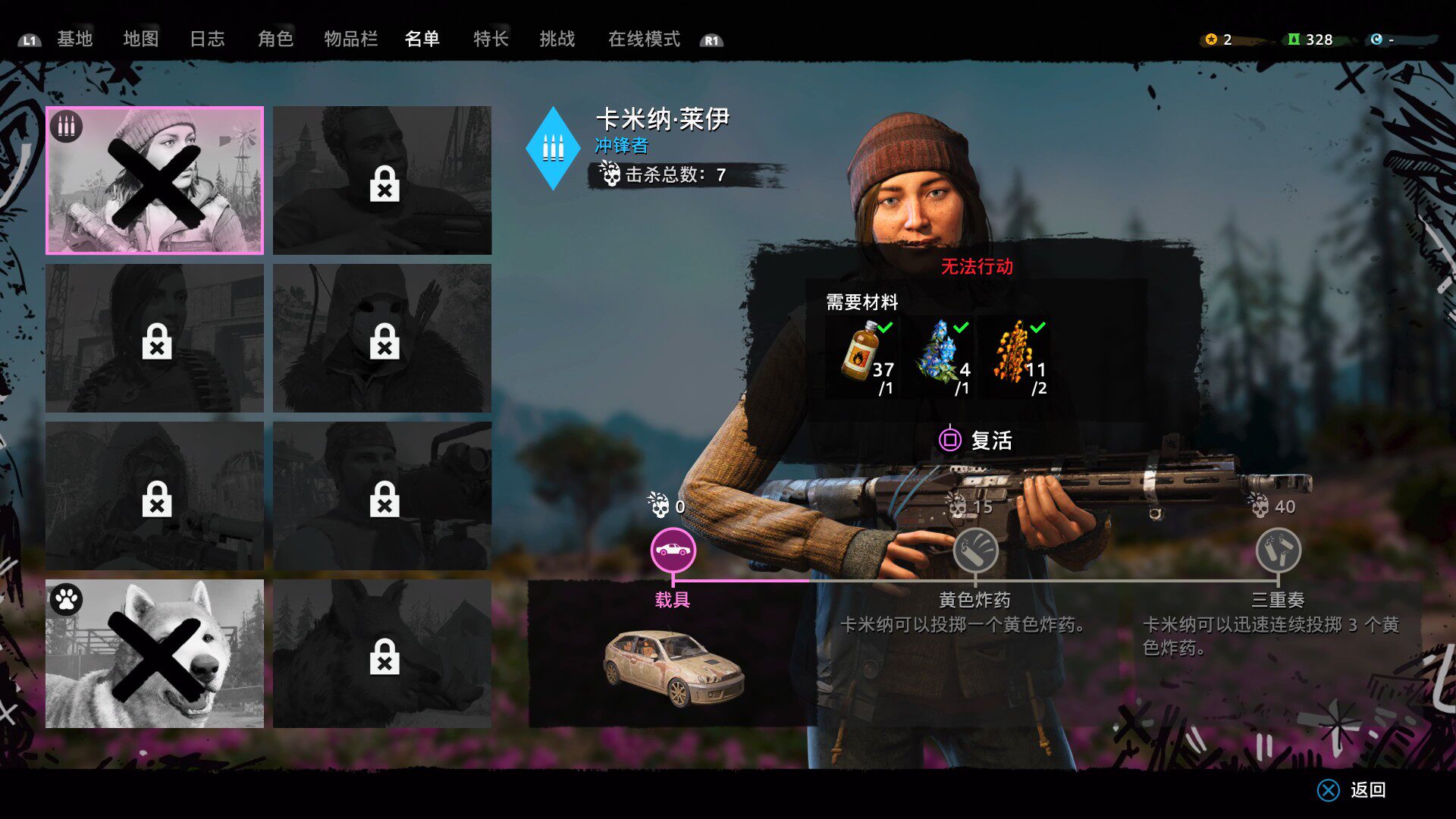Open the 在线模式 tab

644,39
